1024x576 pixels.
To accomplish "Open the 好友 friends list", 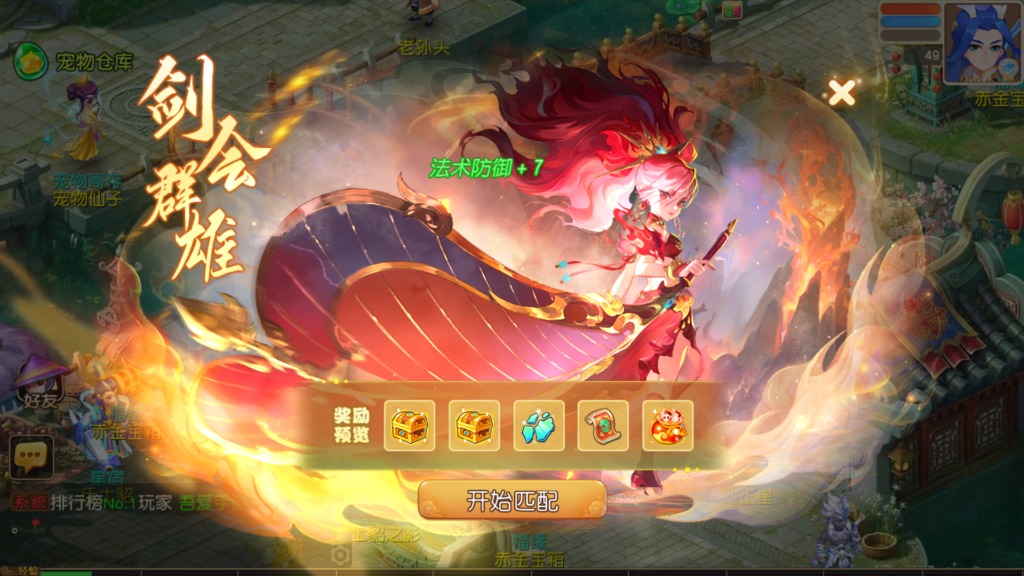I will click(40, 387).
